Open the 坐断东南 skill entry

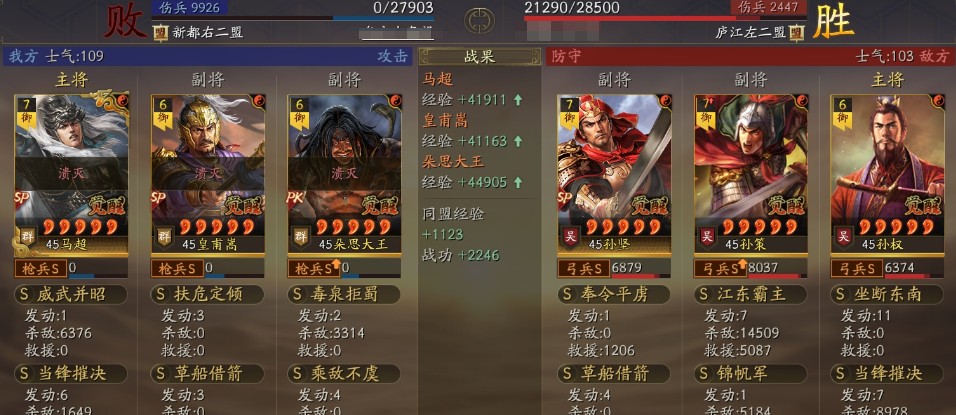click(887, 294)
